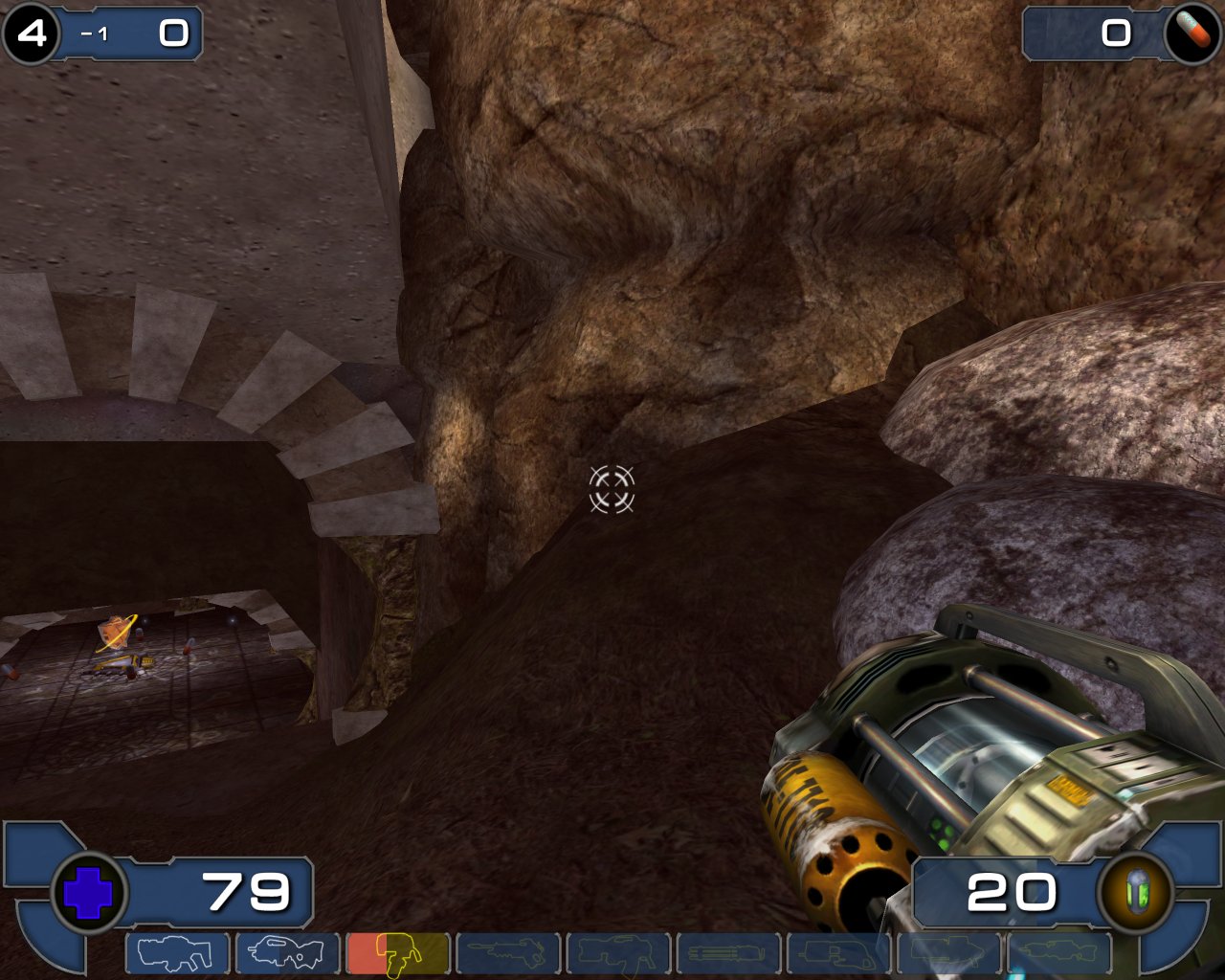This screenshot has height=980, width=1225.
Task: Click the blue health cross icon
Action: point(88,893)
